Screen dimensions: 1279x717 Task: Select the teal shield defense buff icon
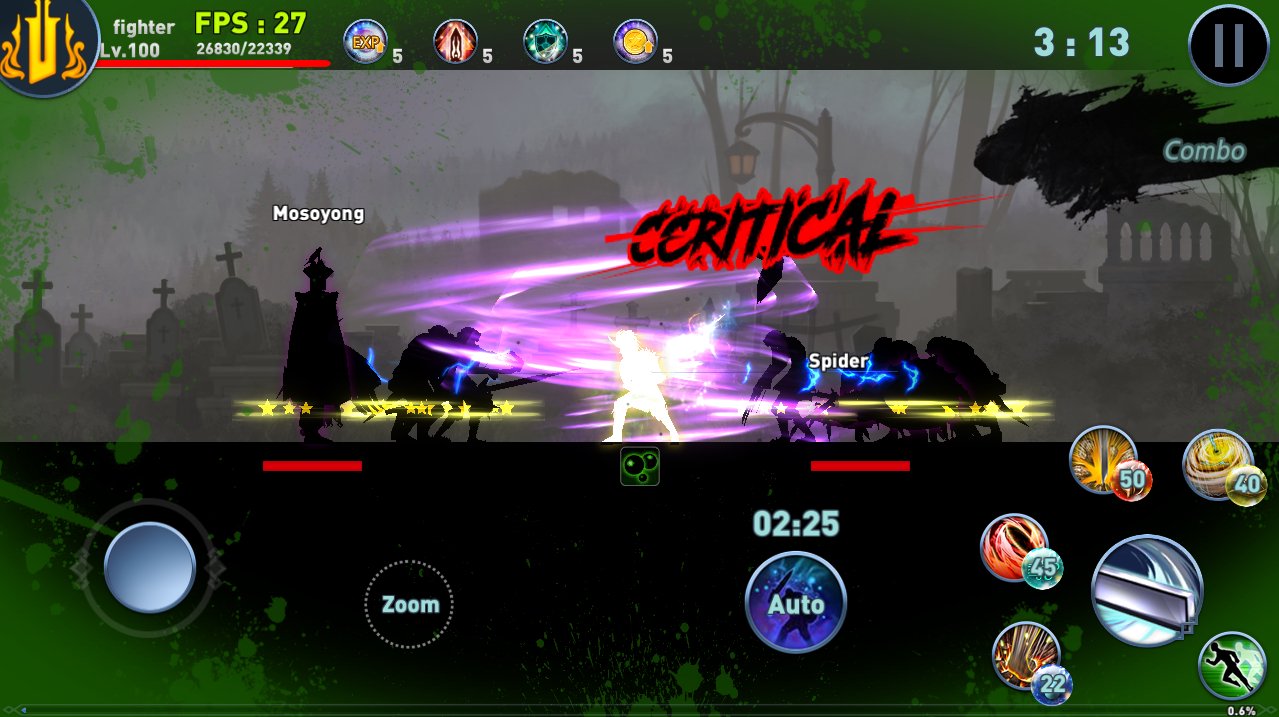point(545,42)
